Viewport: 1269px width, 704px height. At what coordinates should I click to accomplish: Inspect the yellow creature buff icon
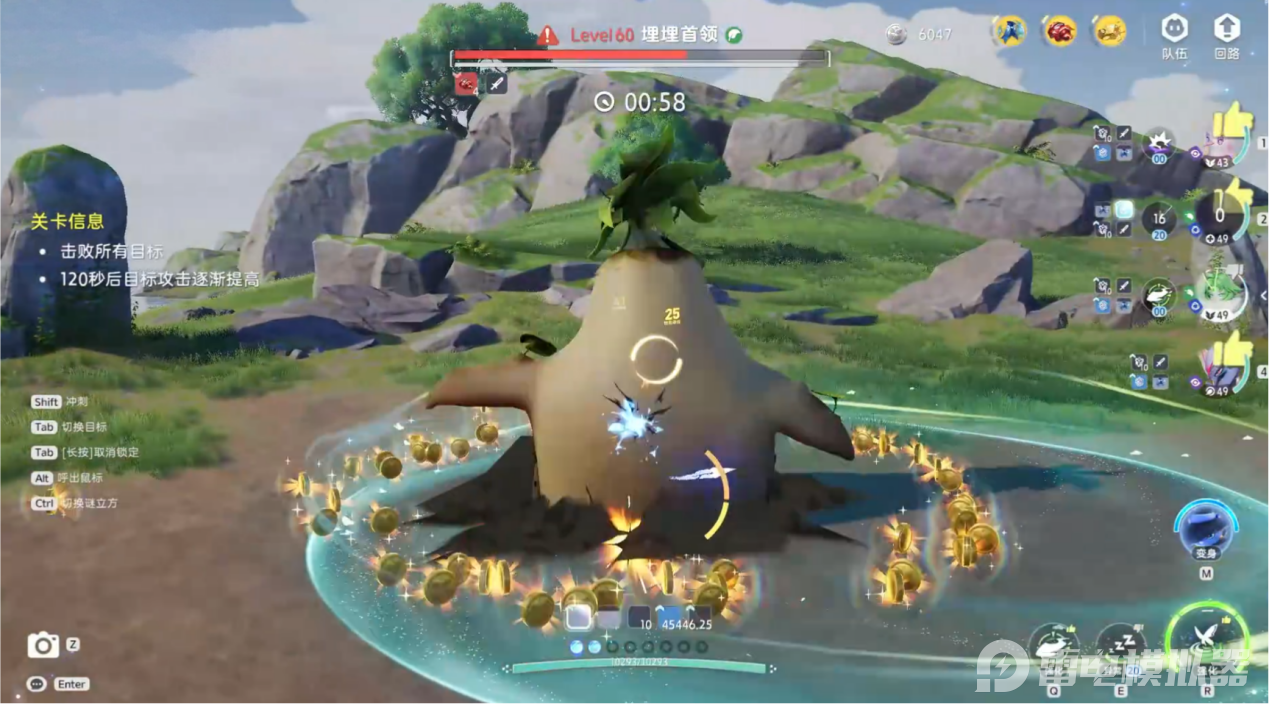point(1110,31)
